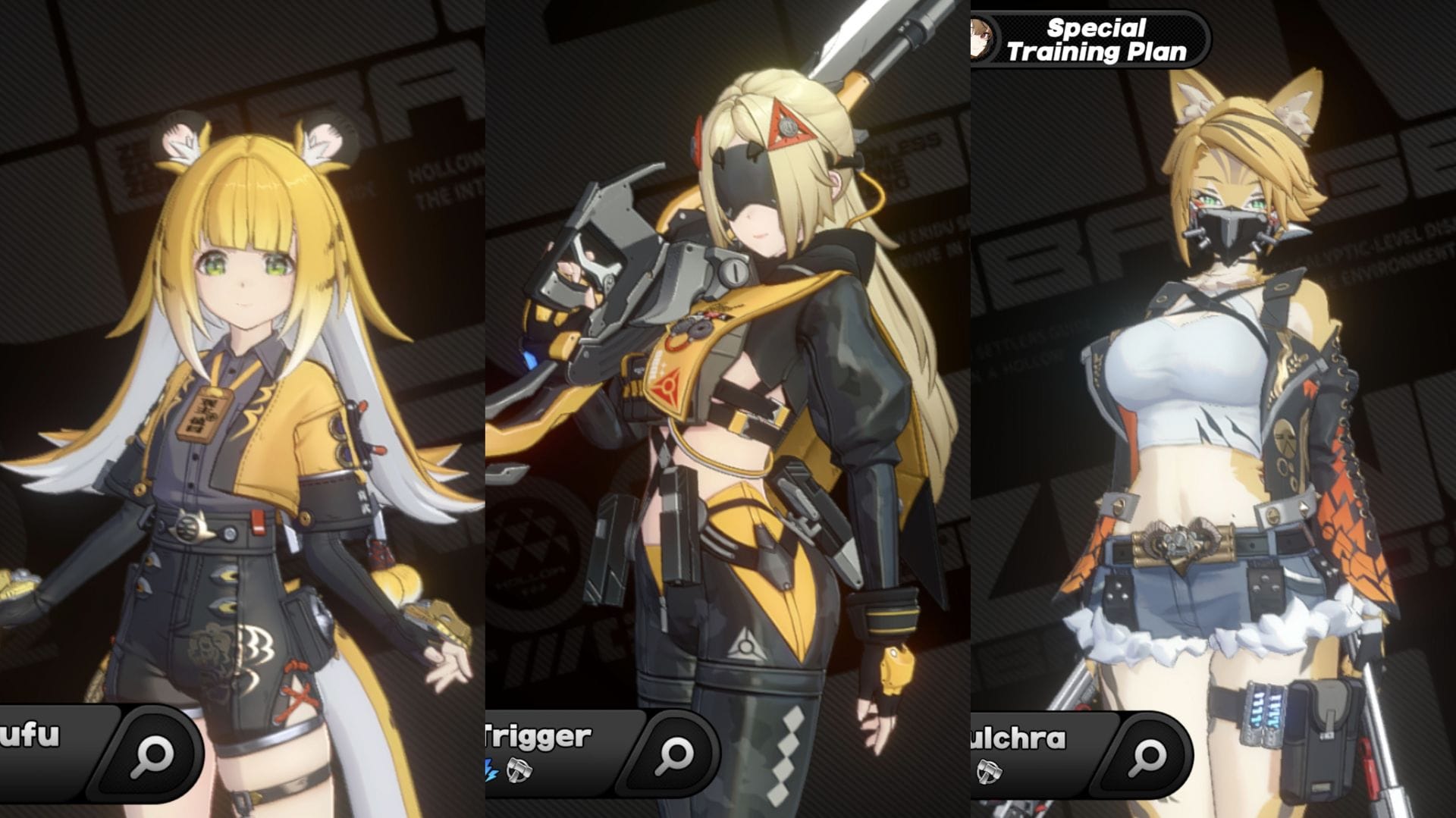The image size is (1456, 818).
Task: Click the blue Electric attribute icon under Trigger
Action: tap(491, 769)
